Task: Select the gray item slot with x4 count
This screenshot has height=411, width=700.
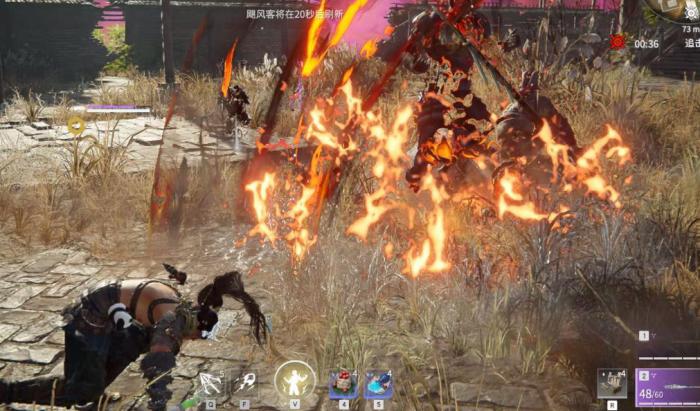Action: pyautogui.click(x=611, y=384)
